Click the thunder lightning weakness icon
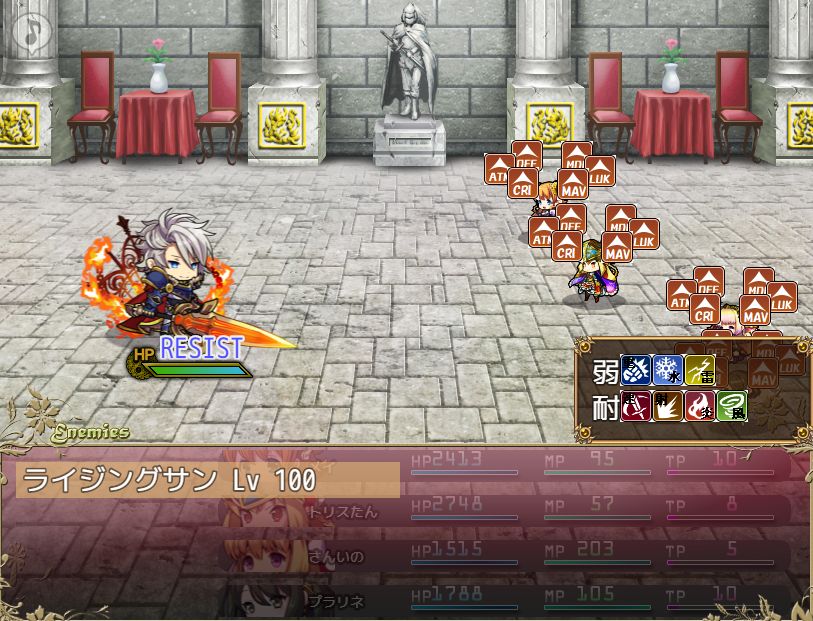The height and width of the screenshot is (621, 813). [700, 371]
